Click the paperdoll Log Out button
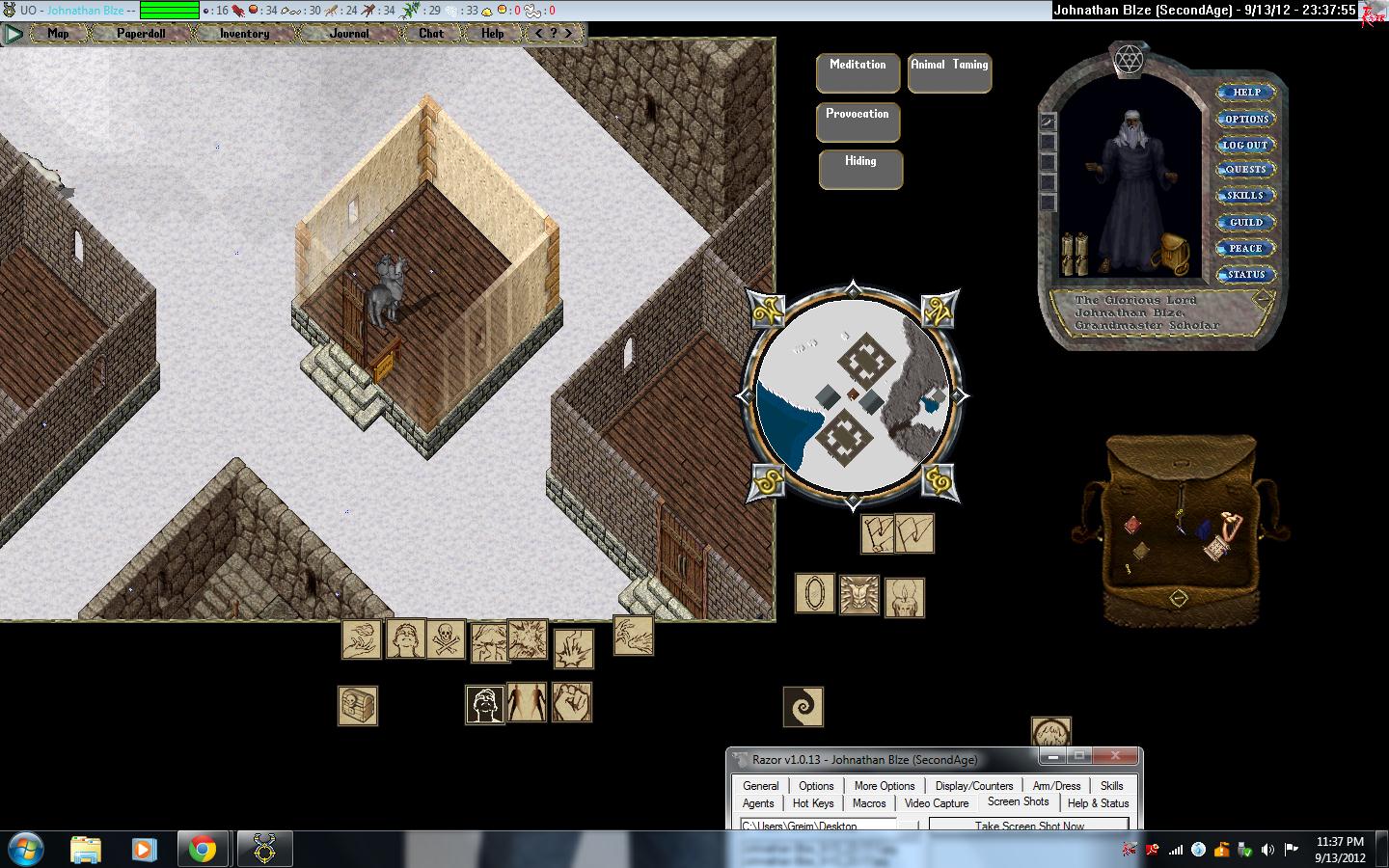Viewport: 1389px width, 868px height. click(1245, 145)
